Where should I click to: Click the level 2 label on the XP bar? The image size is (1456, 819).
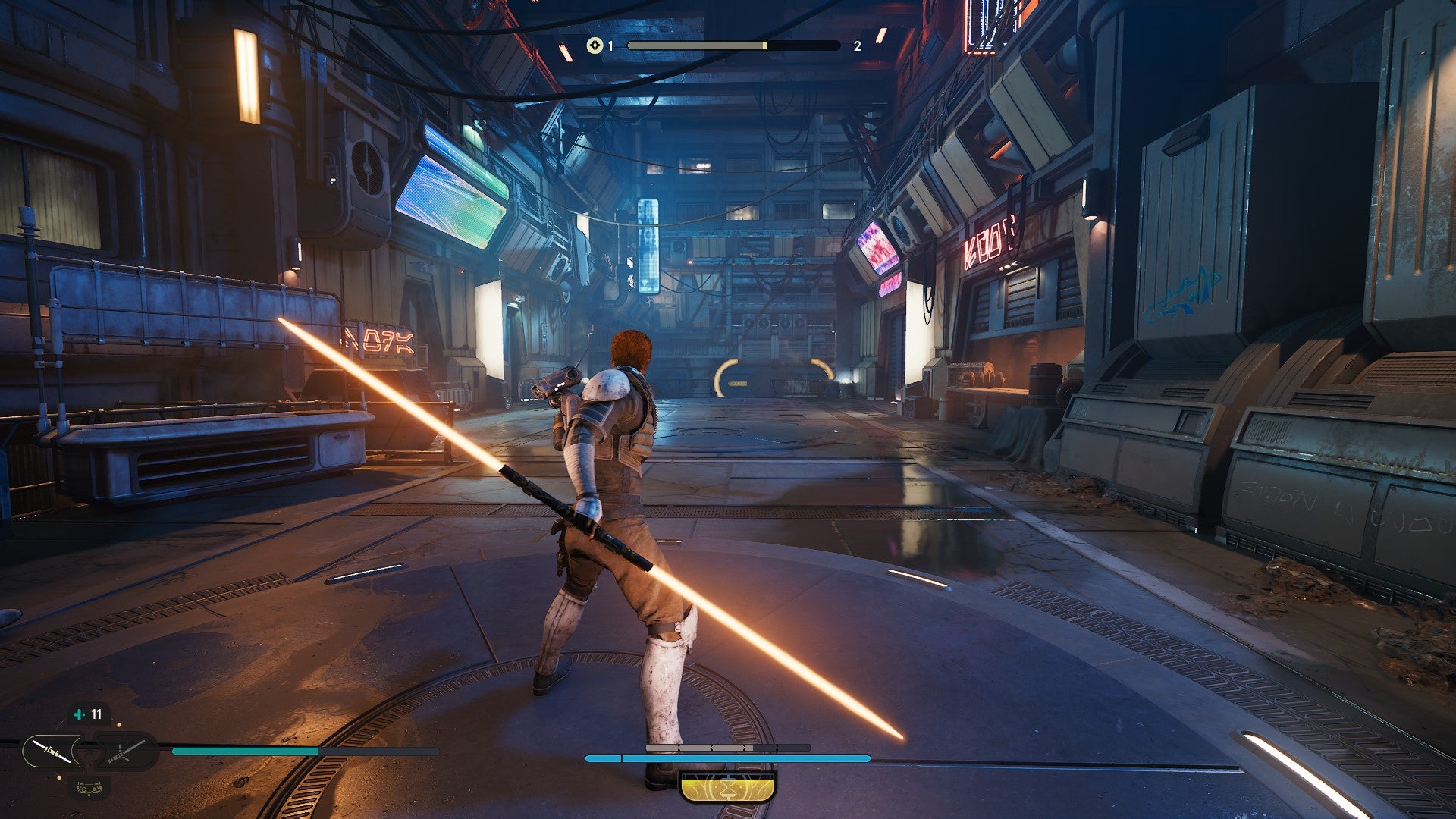[x=857, y=45]
